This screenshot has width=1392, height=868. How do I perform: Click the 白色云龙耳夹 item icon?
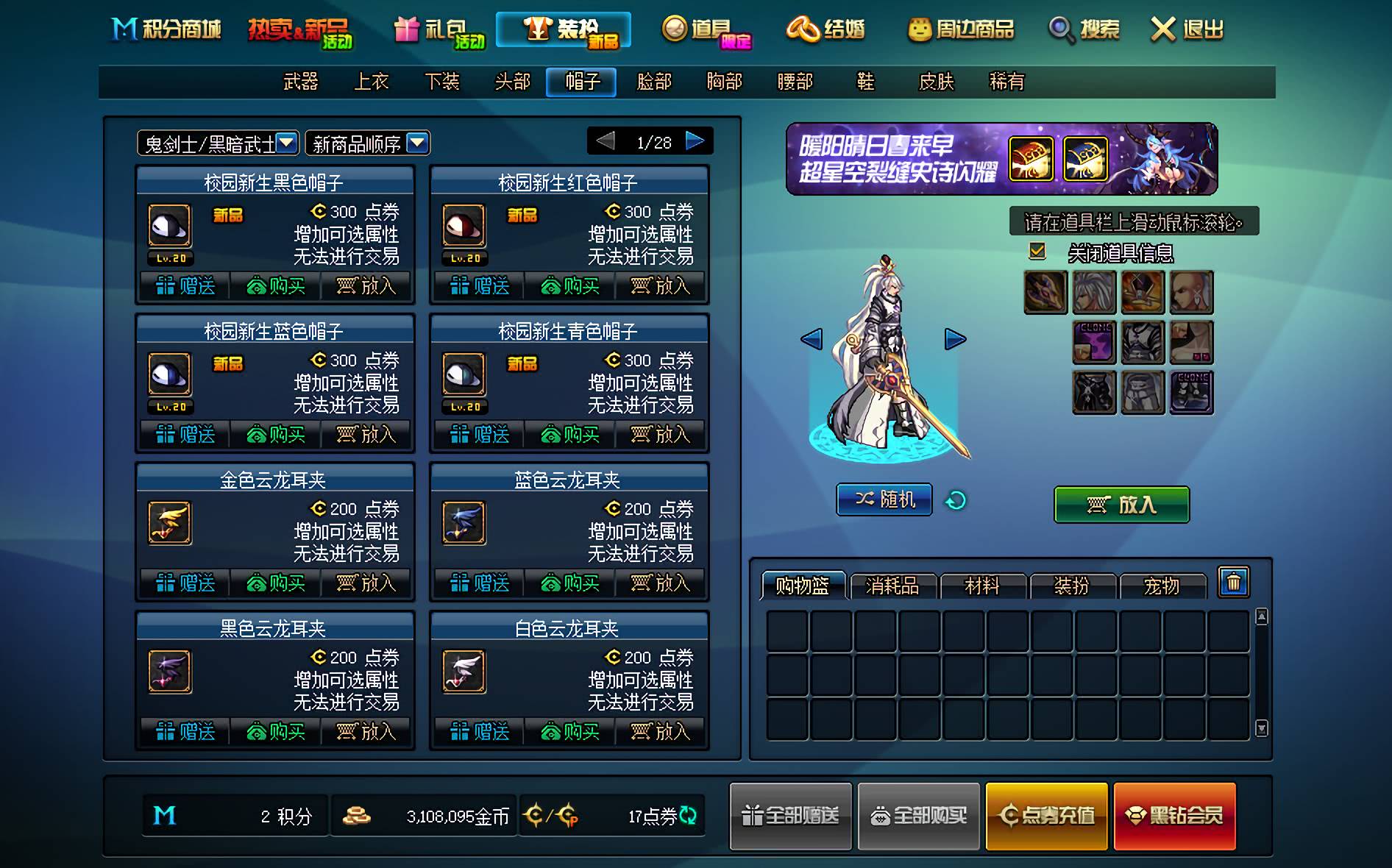click(464, 671)
